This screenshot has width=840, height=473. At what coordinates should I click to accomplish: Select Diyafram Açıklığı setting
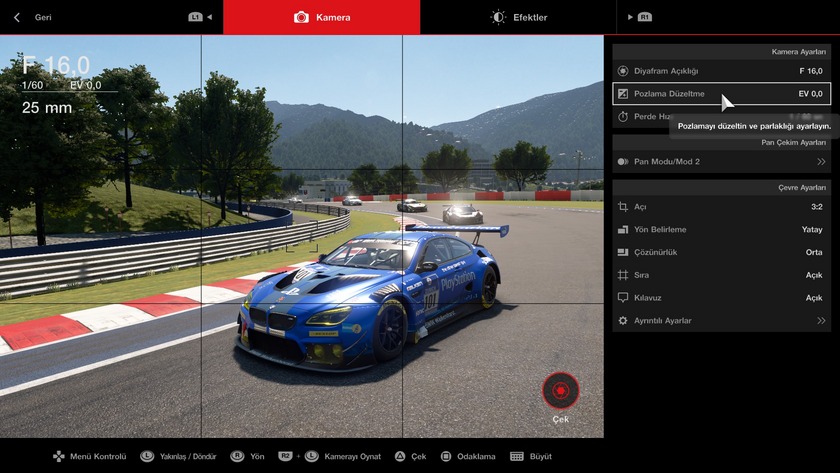(720, 71)
